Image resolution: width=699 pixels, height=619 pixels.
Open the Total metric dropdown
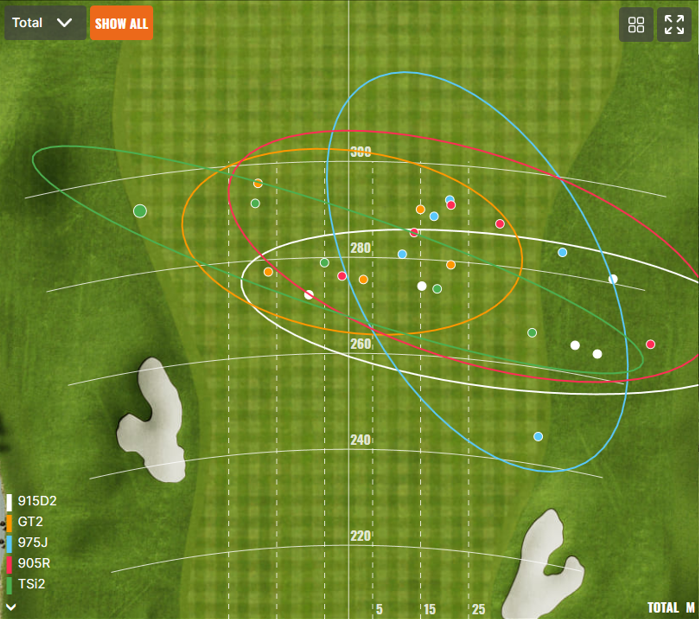pyautogui.click(x=45, y=23)
